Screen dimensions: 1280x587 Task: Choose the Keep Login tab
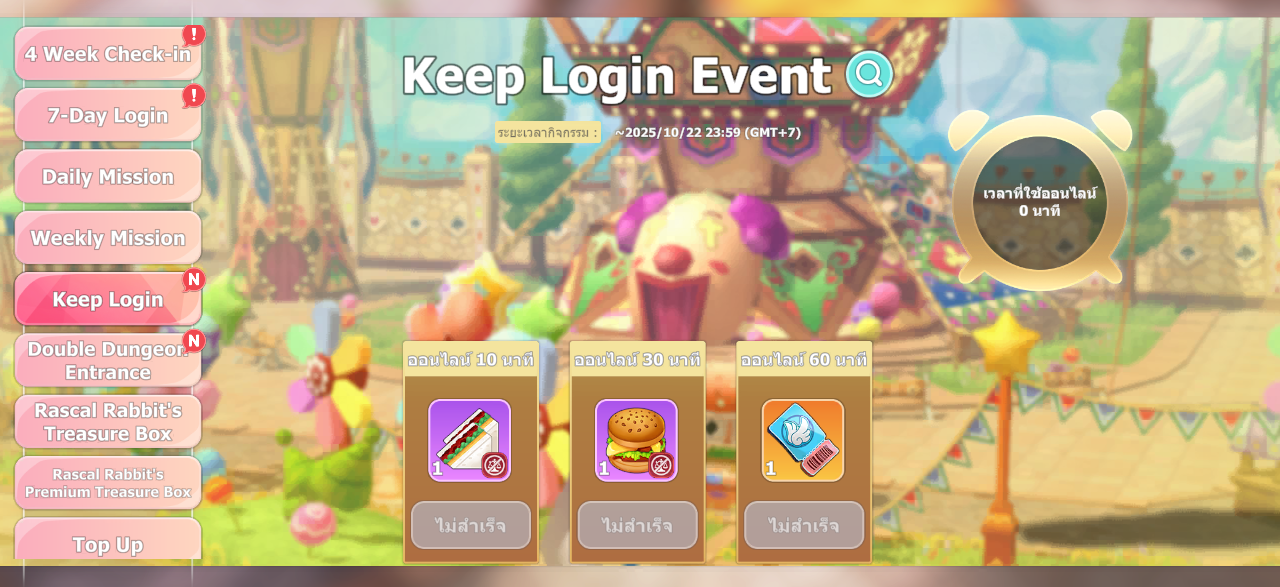coord(108,299)
